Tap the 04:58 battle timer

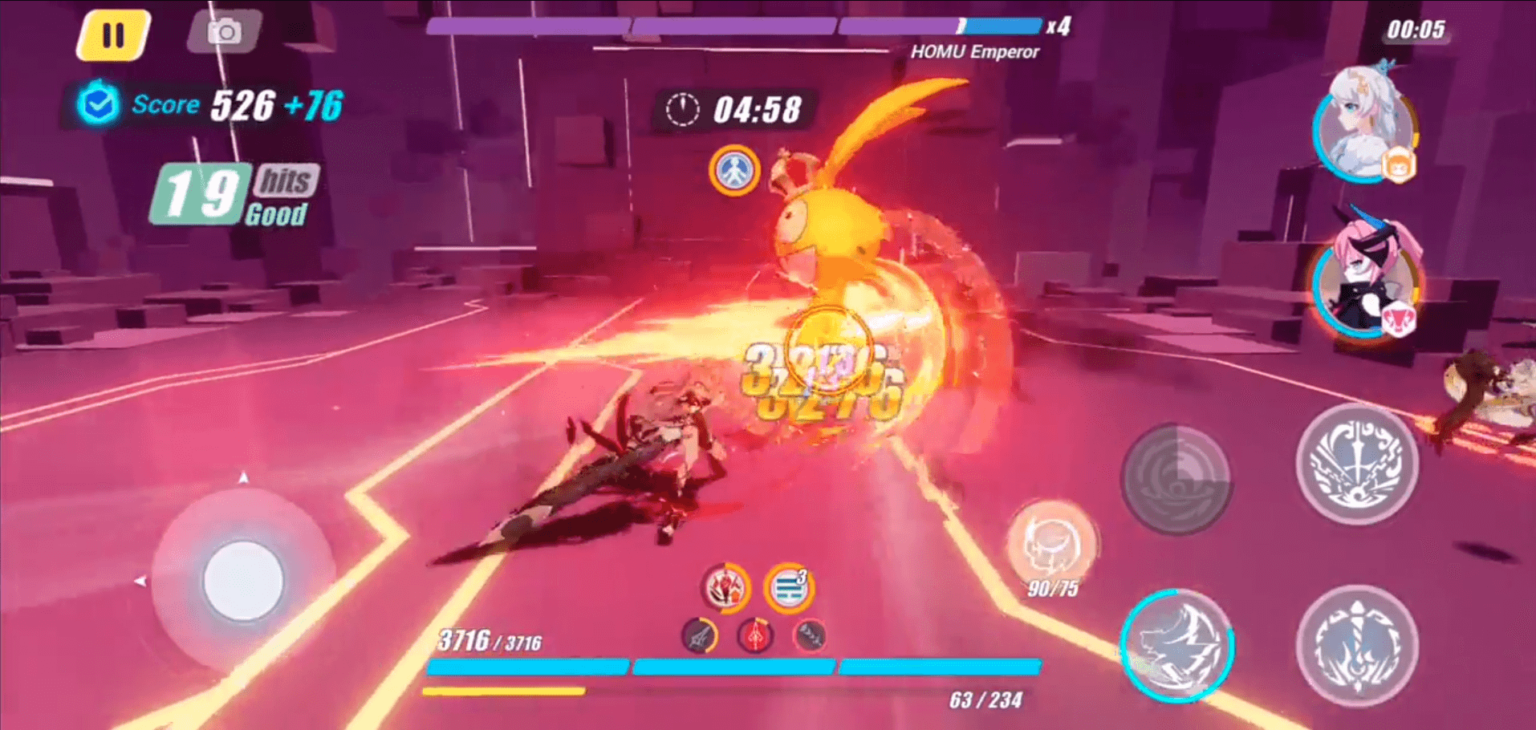click(x=743, y=110)
